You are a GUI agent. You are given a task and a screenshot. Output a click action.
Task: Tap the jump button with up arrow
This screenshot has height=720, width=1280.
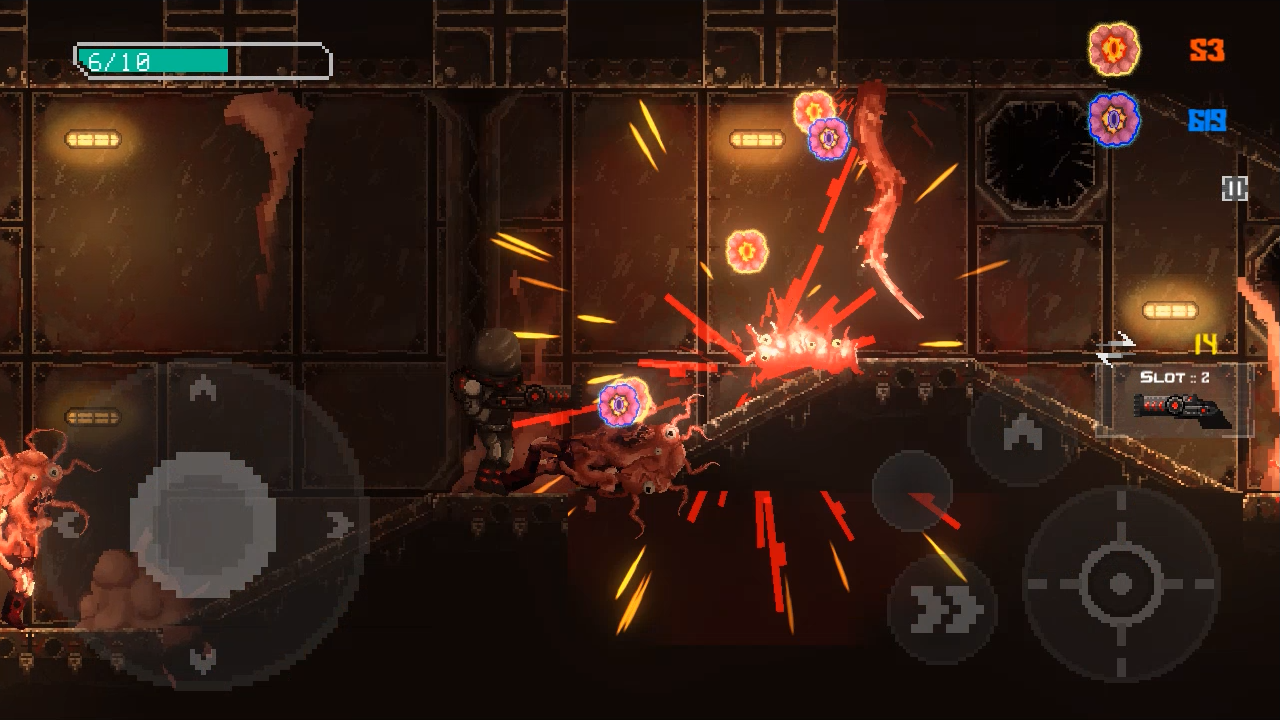pyautogui.click(x=1020, y=432)
